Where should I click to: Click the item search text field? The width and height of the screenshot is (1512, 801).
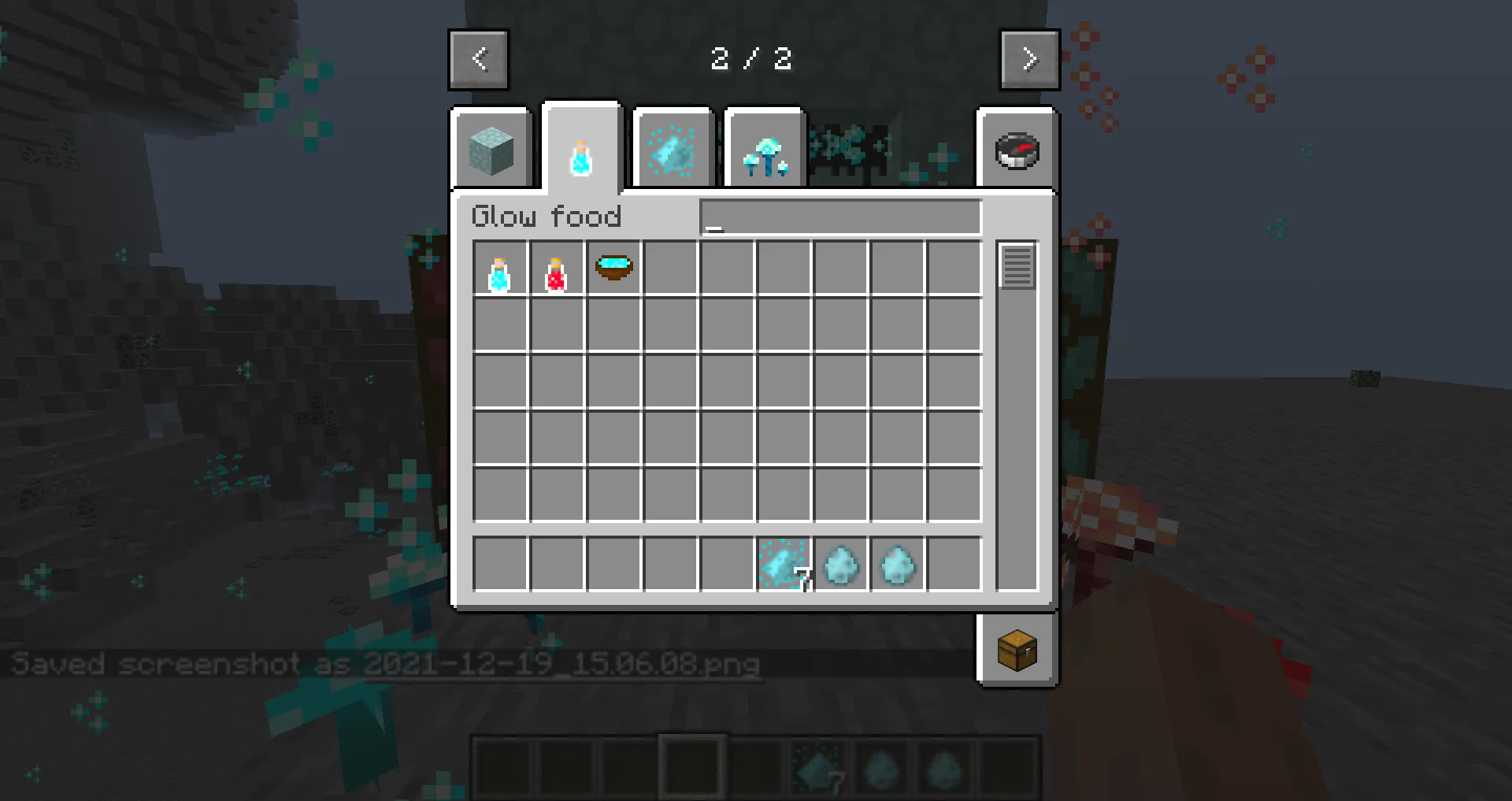click(839, 217)
